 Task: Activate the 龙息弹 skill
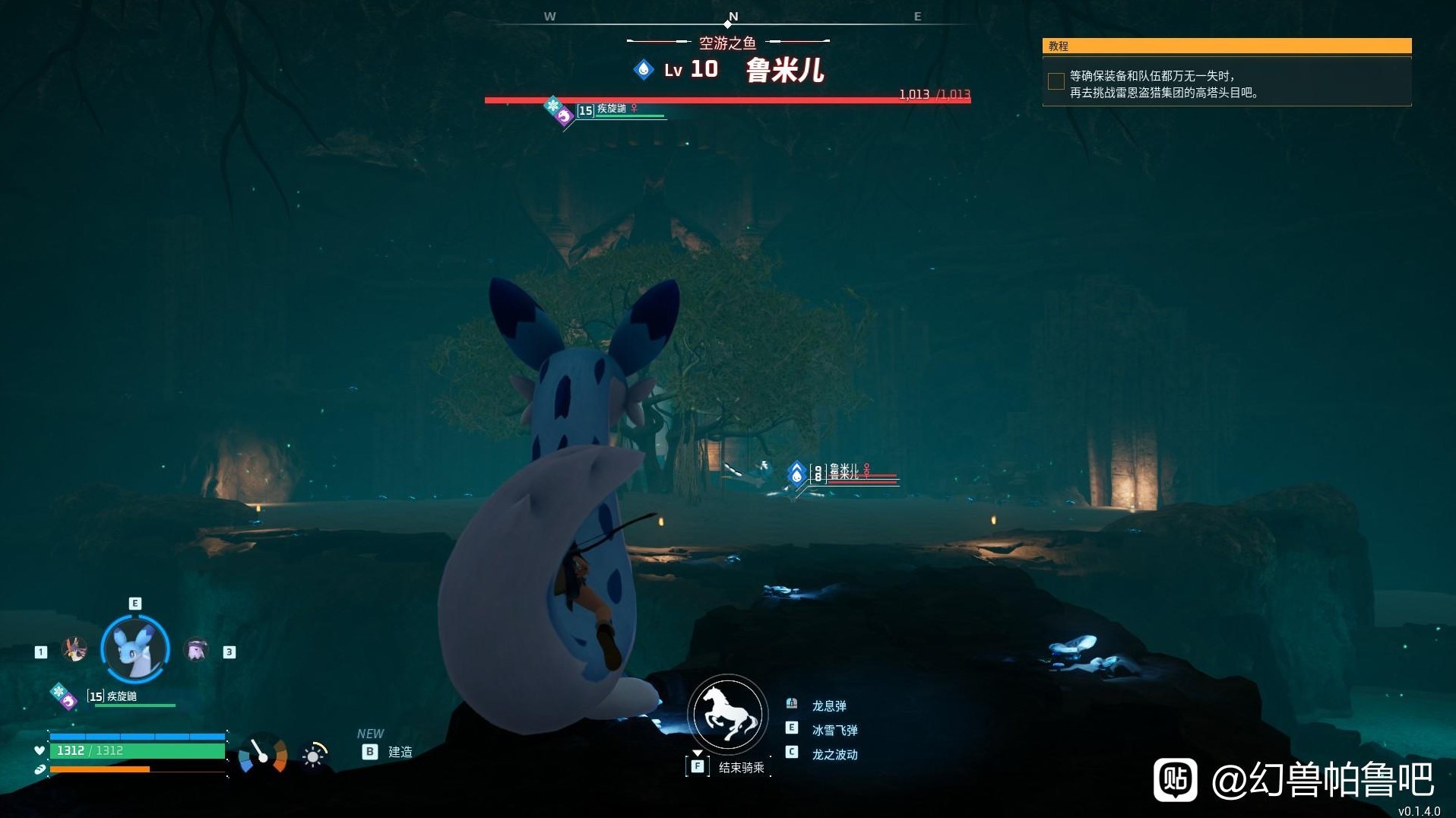[828, 705]
